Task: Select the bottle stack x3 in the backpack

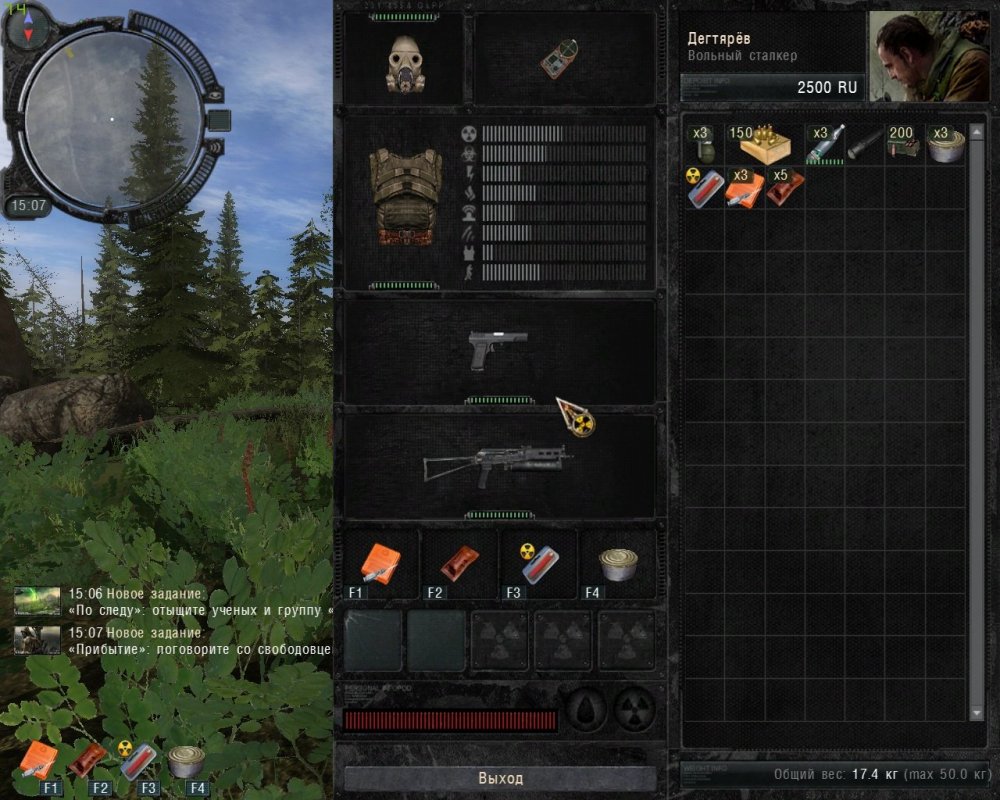Action: [825, 146]
